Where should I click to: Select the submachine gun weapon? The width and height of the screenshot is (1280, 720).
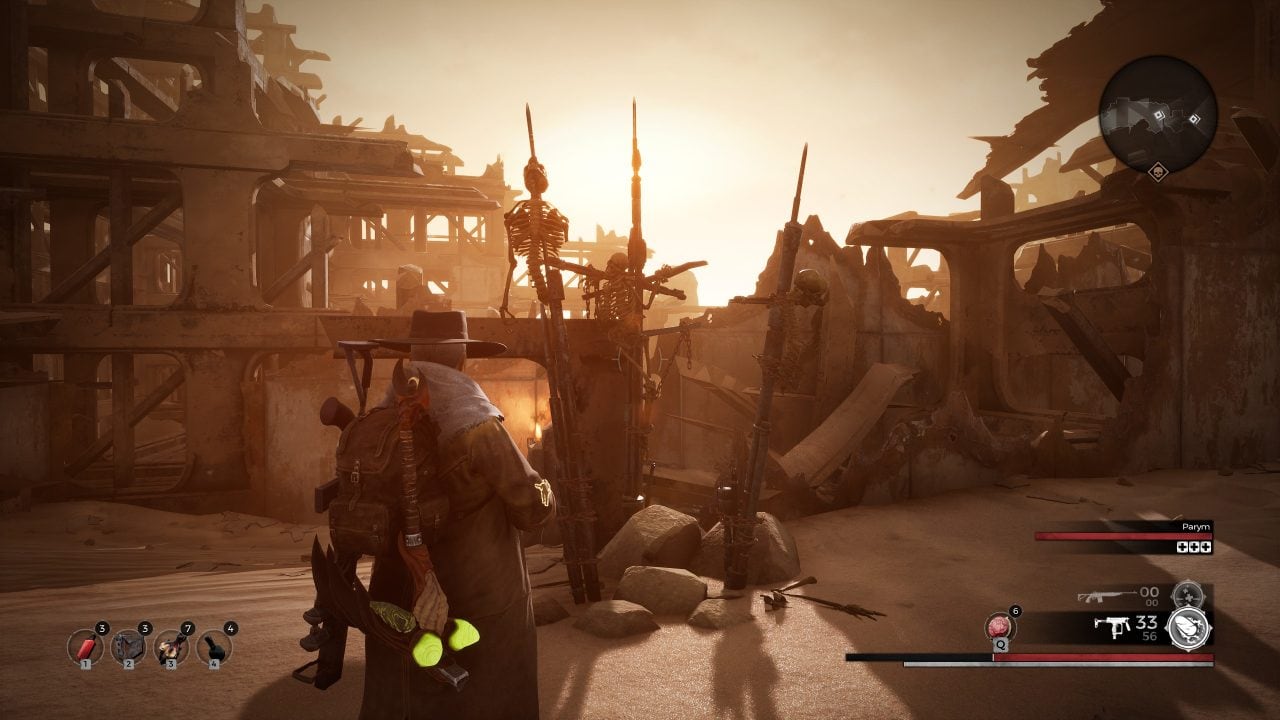[1111, 627]
